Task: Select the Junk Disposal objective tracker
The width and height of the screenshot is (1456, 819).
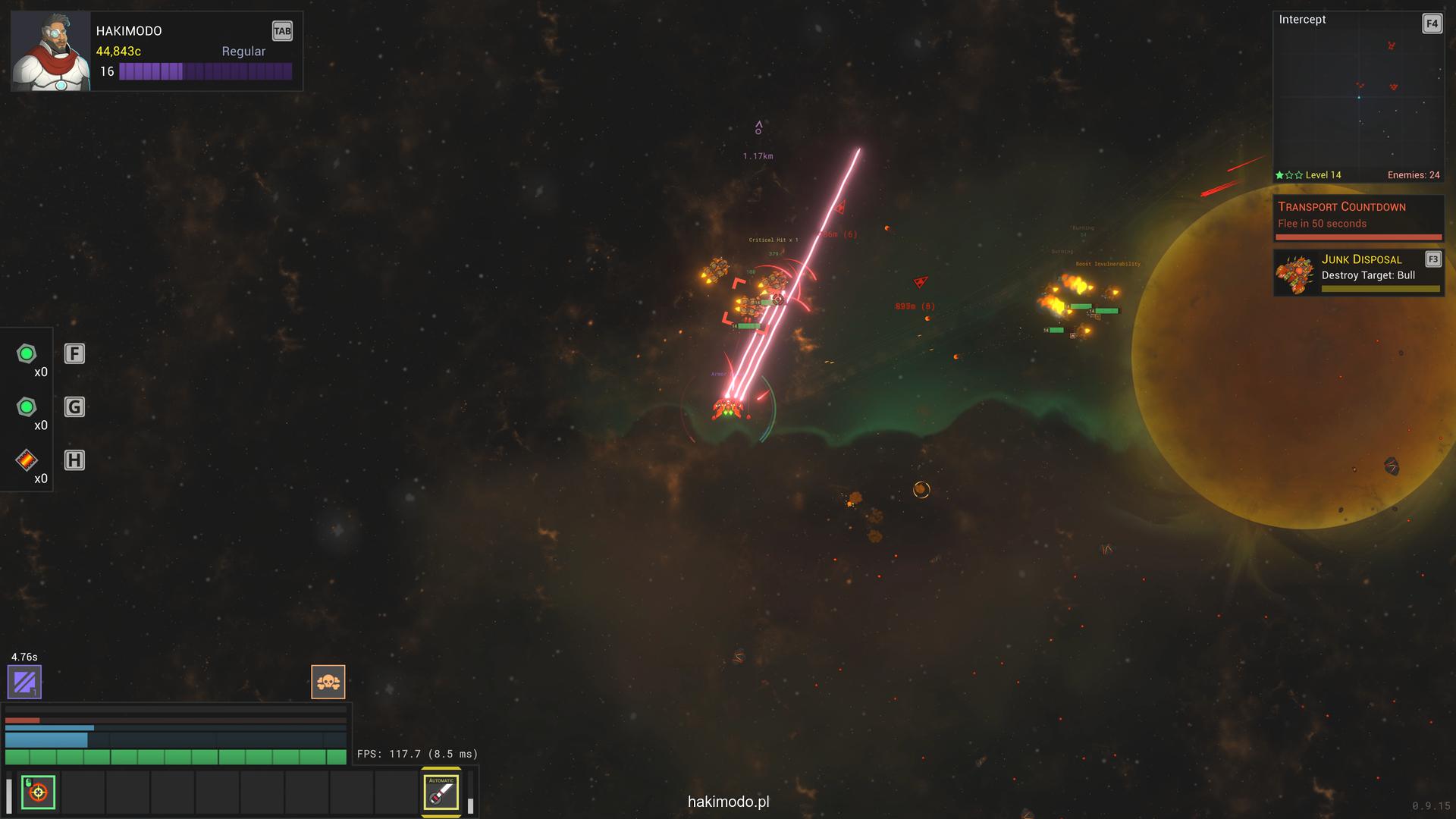Action: pos(1358,273)
